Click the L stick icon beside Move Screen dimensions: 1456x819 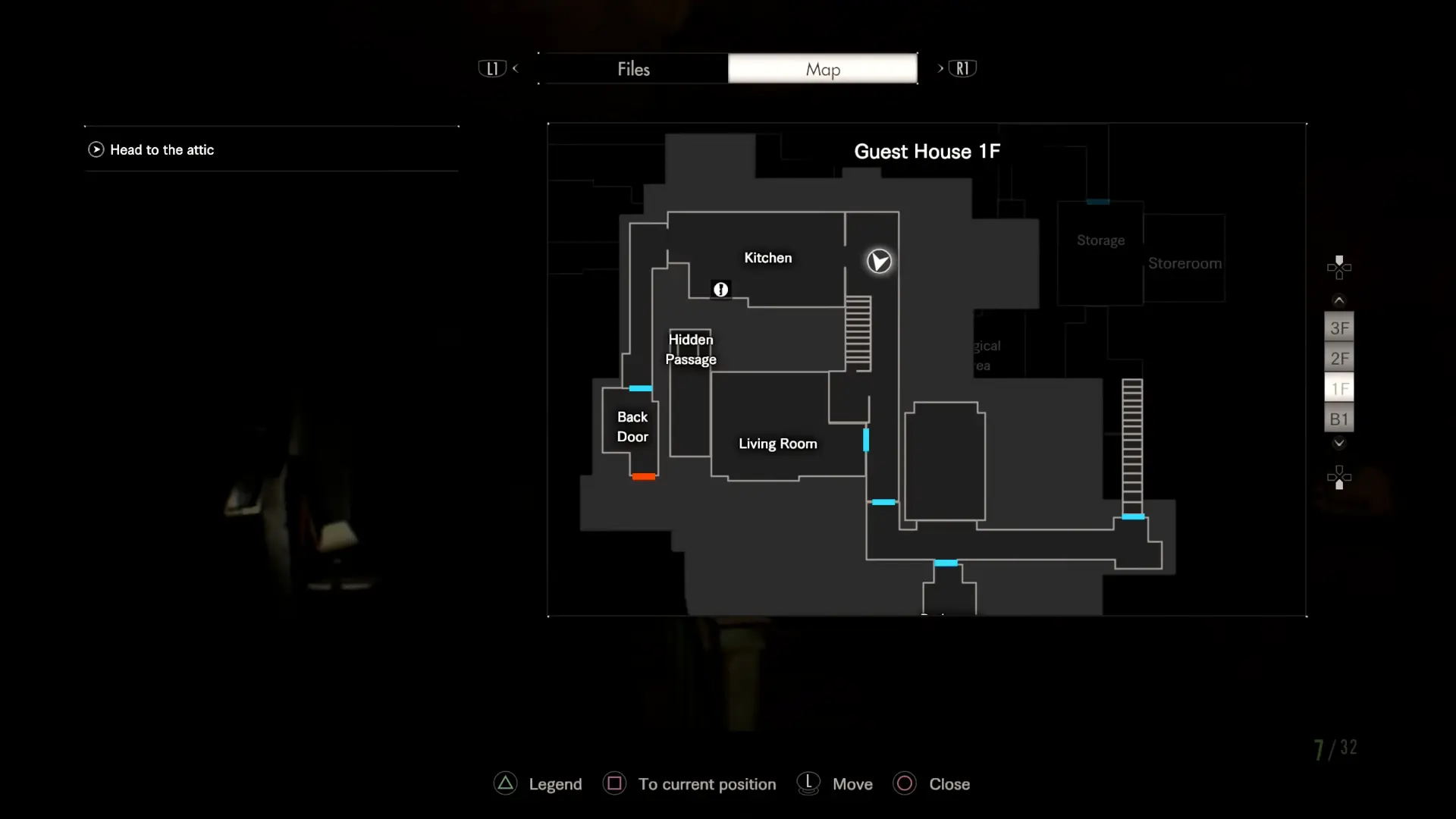(x=808, y=783)
